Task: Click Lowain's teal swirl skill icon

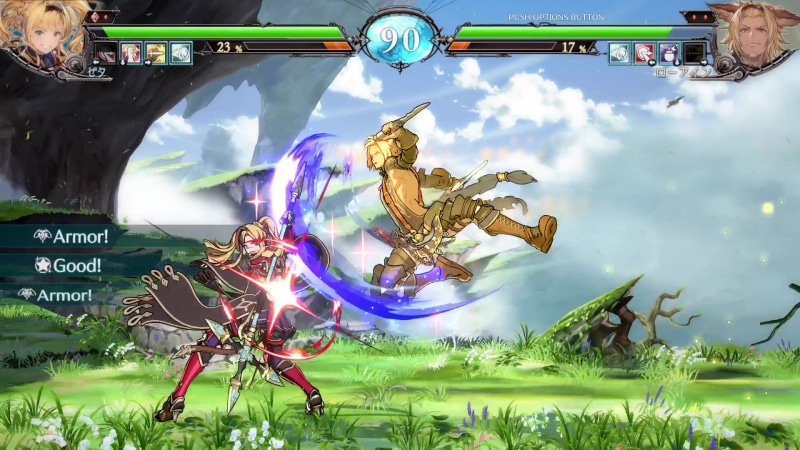Action: [620, 53]
